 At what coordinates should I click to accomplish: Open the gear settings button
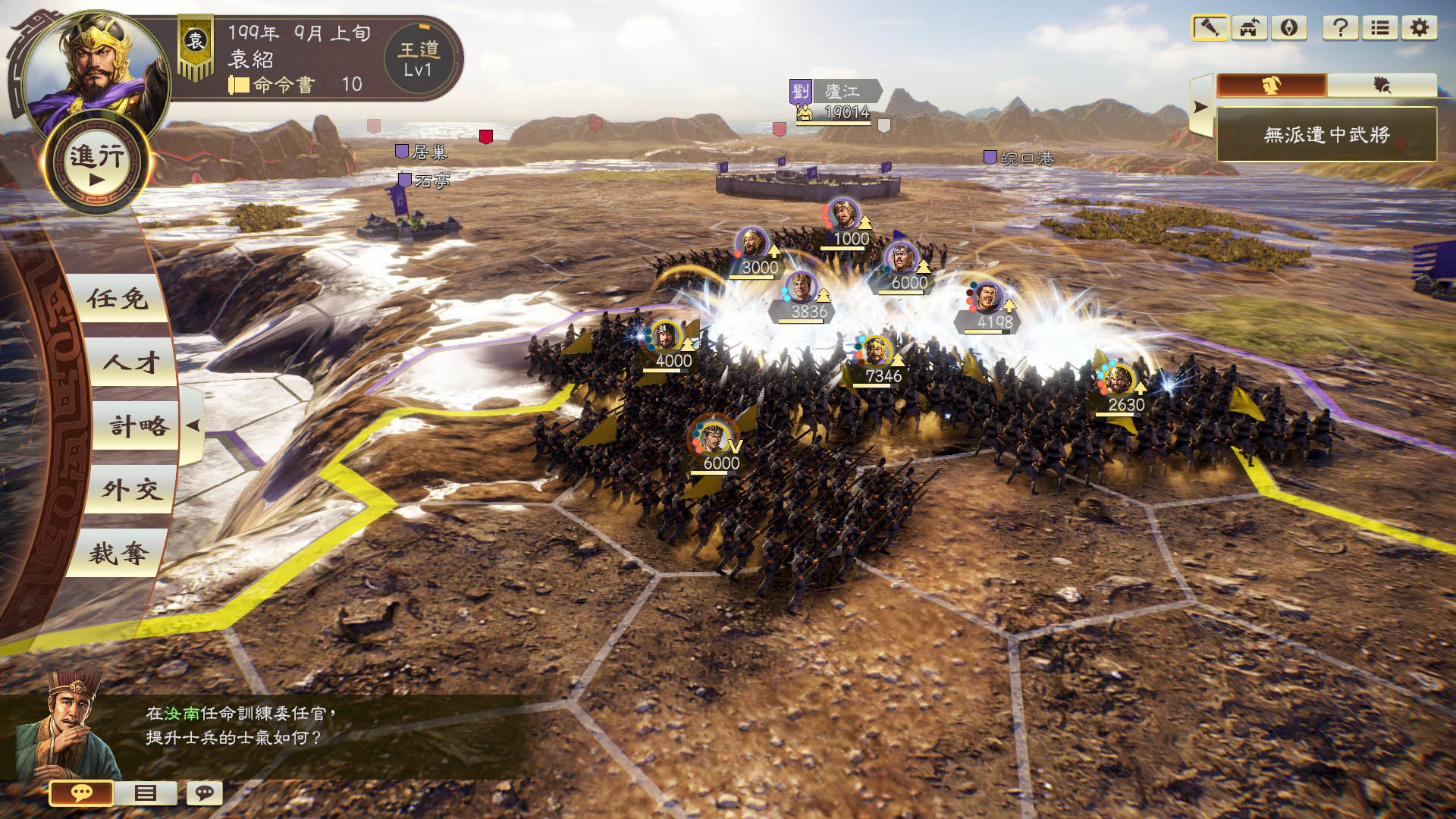1420,28
